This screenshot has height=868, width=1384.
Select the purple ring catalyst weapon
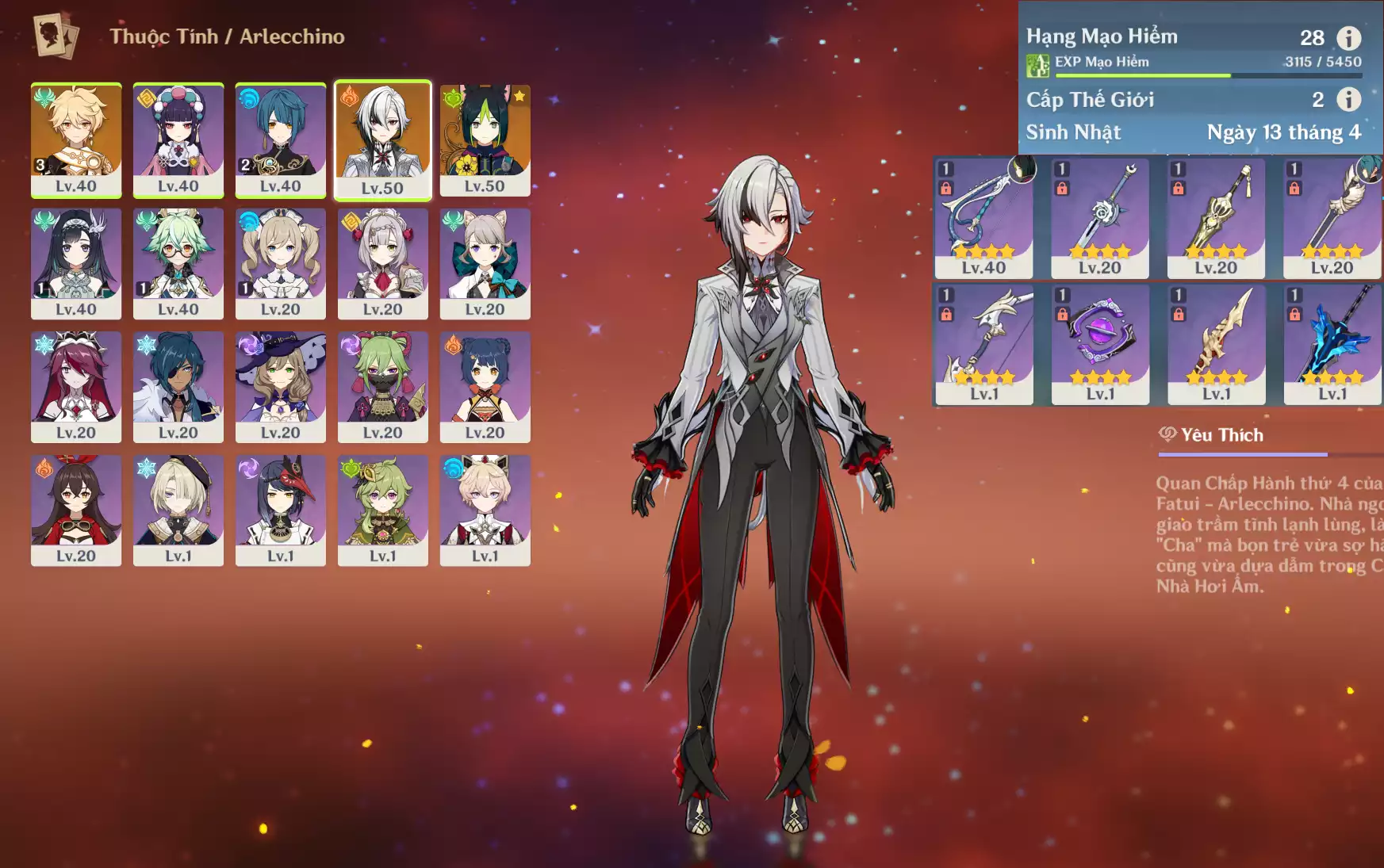[1100, 344]
